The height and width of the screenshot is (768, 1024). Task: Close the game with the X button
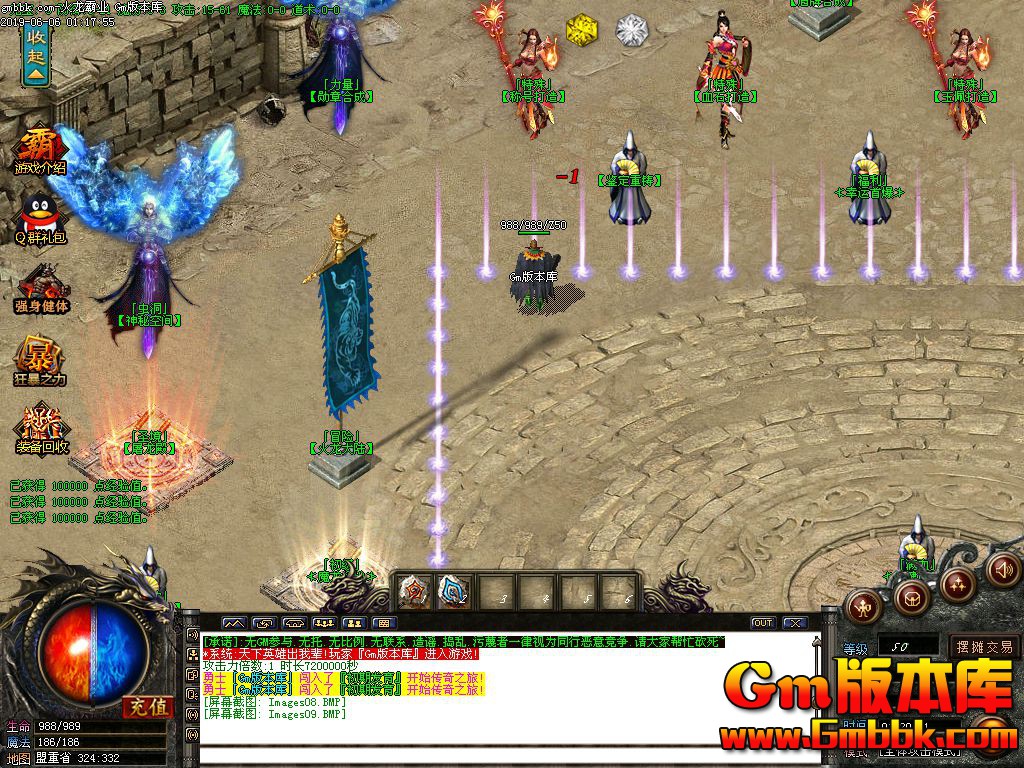(x=795, y=623)
